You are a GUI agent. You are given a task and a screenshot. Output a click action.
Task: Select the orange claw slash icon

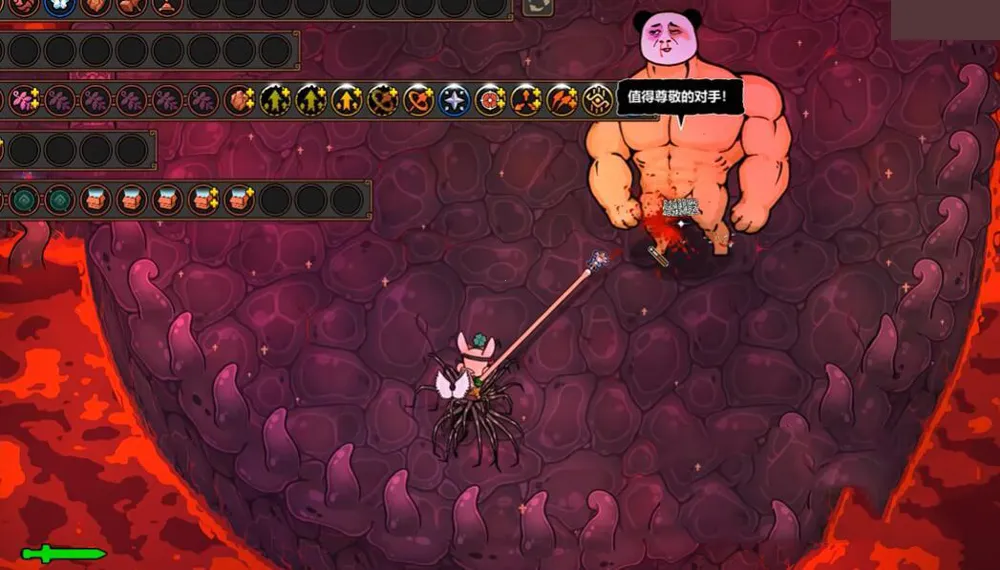(562, 100)
